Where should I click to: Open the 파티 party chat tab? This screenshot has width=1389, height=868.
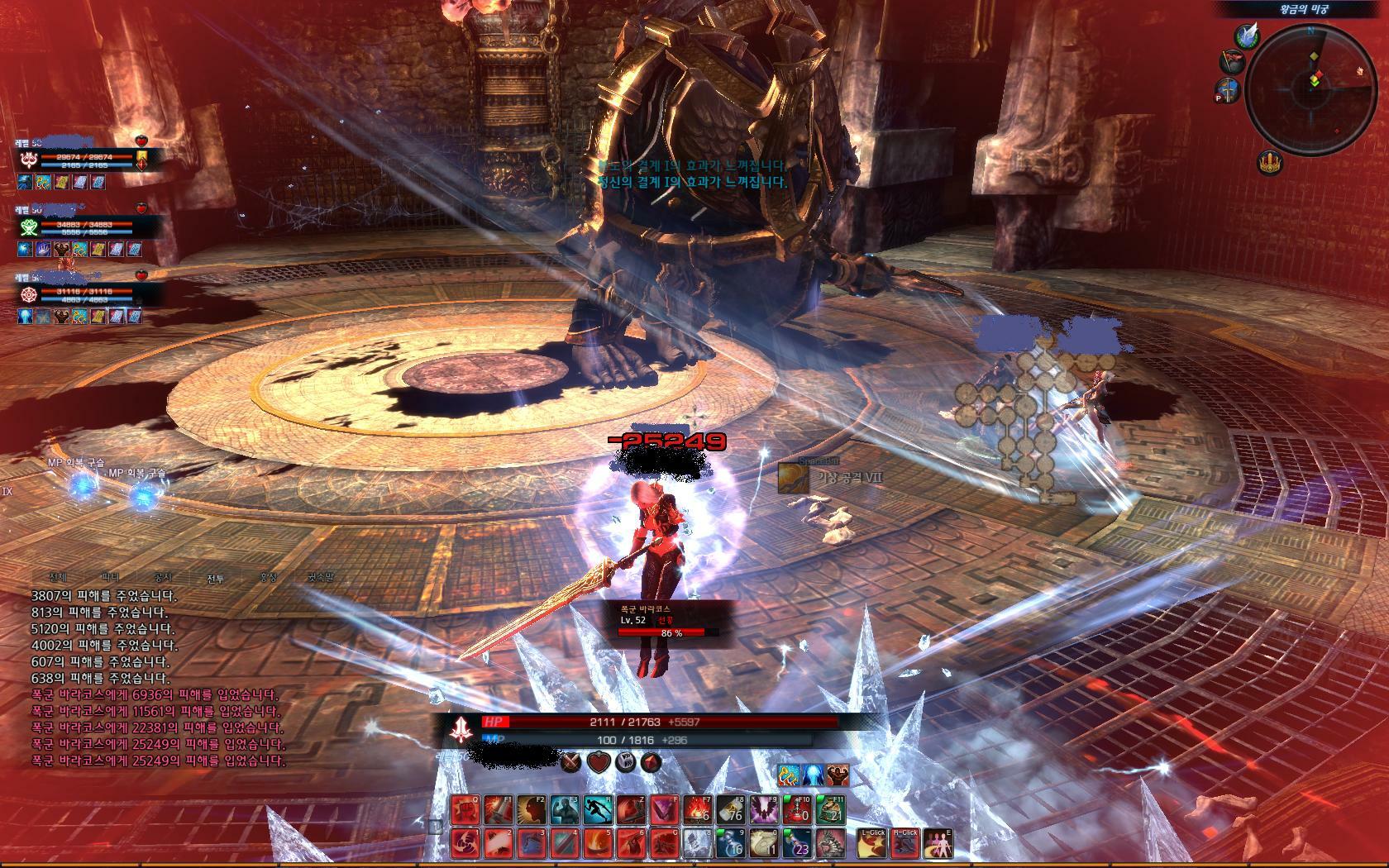110,579
